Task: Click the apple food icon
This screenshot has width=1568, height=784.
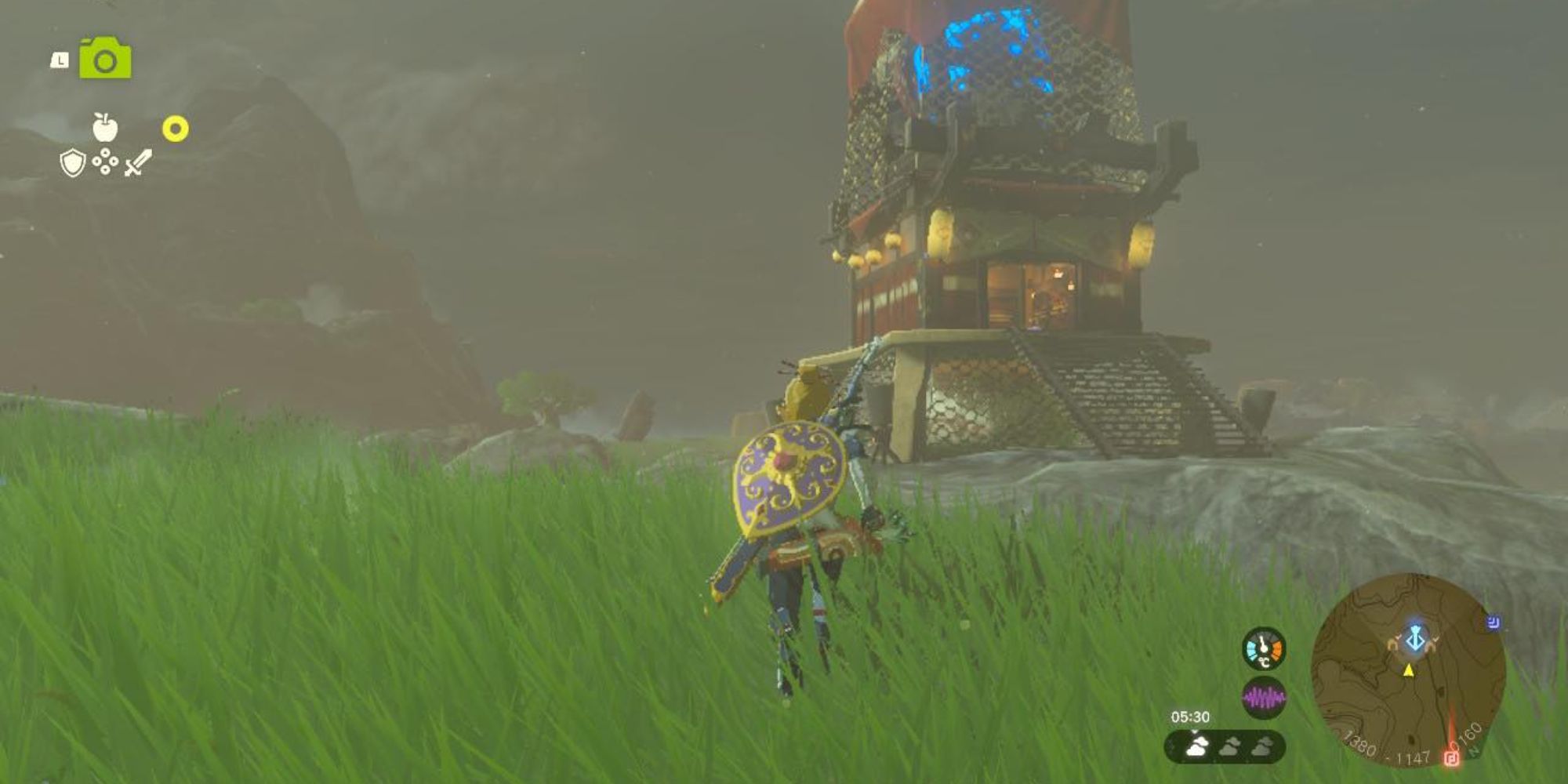Action: [x=104, y=127]
